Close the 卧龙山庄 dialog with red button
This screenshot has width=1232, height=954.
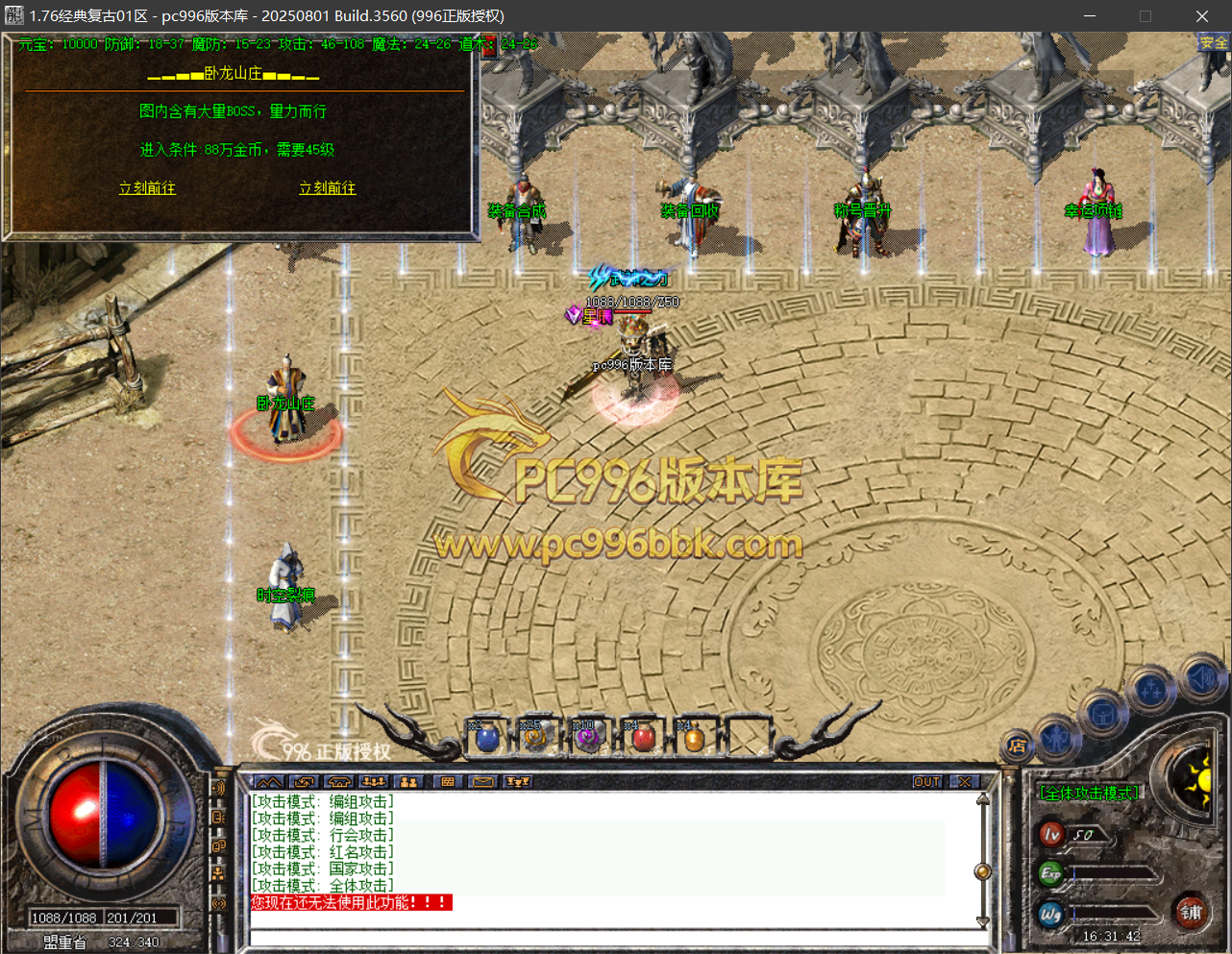point(489,46)
